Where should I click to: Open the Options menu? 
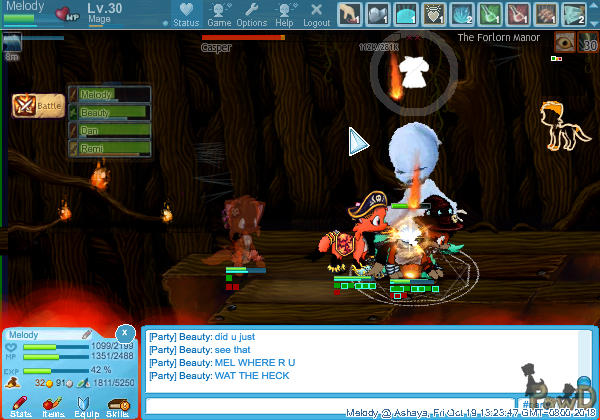point(251,14)
